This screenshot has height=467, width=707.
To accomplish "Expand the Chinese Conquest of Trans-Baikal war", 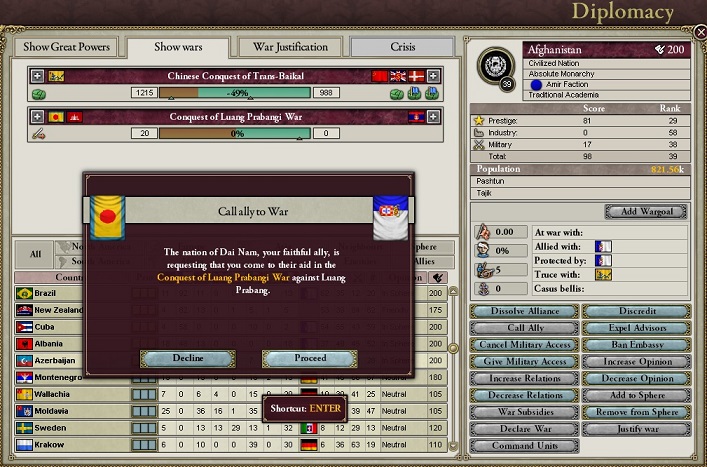I will (37, 76).
